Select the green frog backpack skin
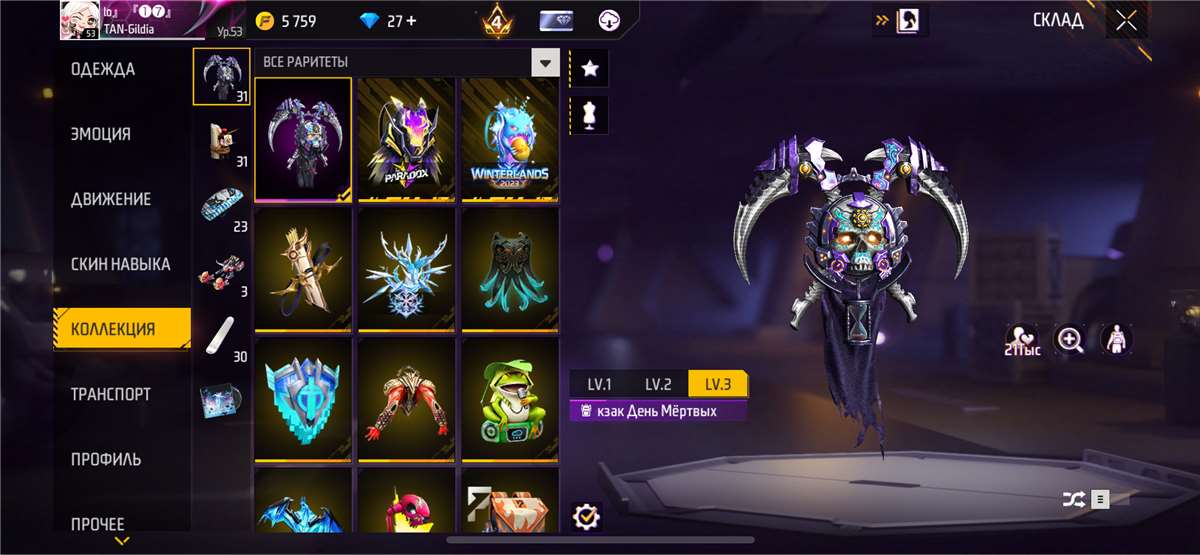 (510, 400)
